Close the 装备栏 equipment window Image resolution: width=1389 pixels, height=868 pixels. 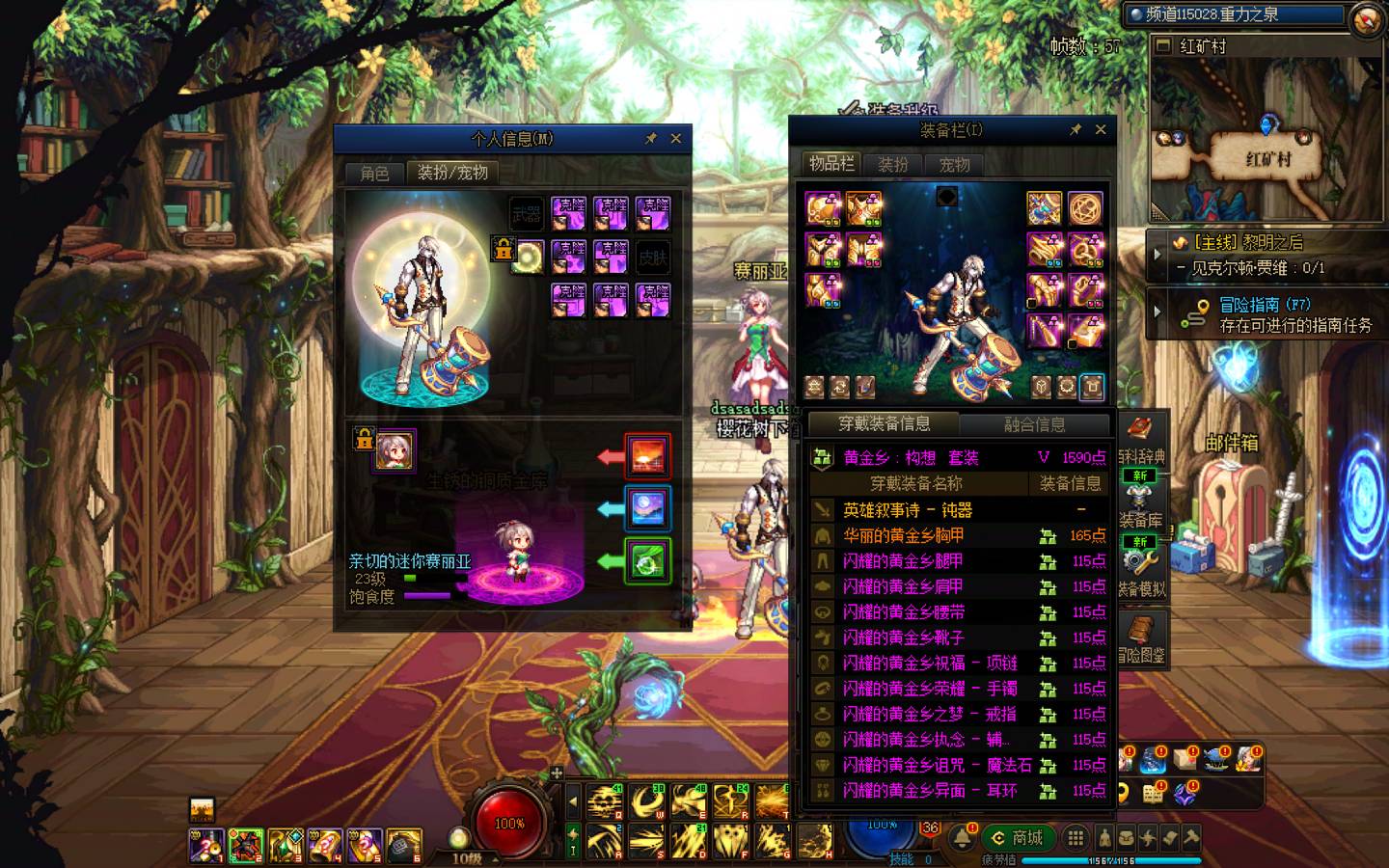tap(1101, 130)
